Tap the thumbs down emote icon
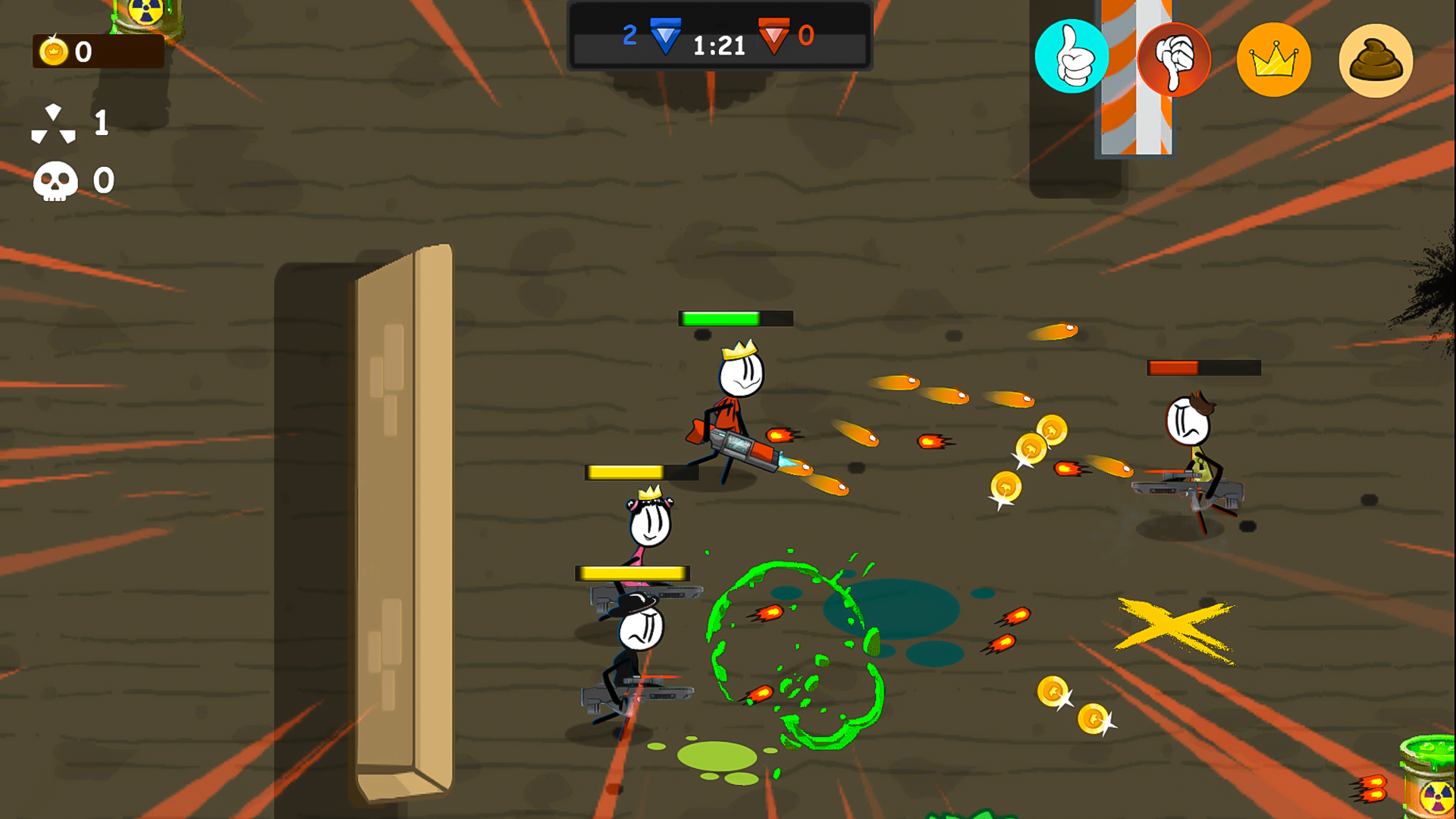 [x=1172, y=57]
